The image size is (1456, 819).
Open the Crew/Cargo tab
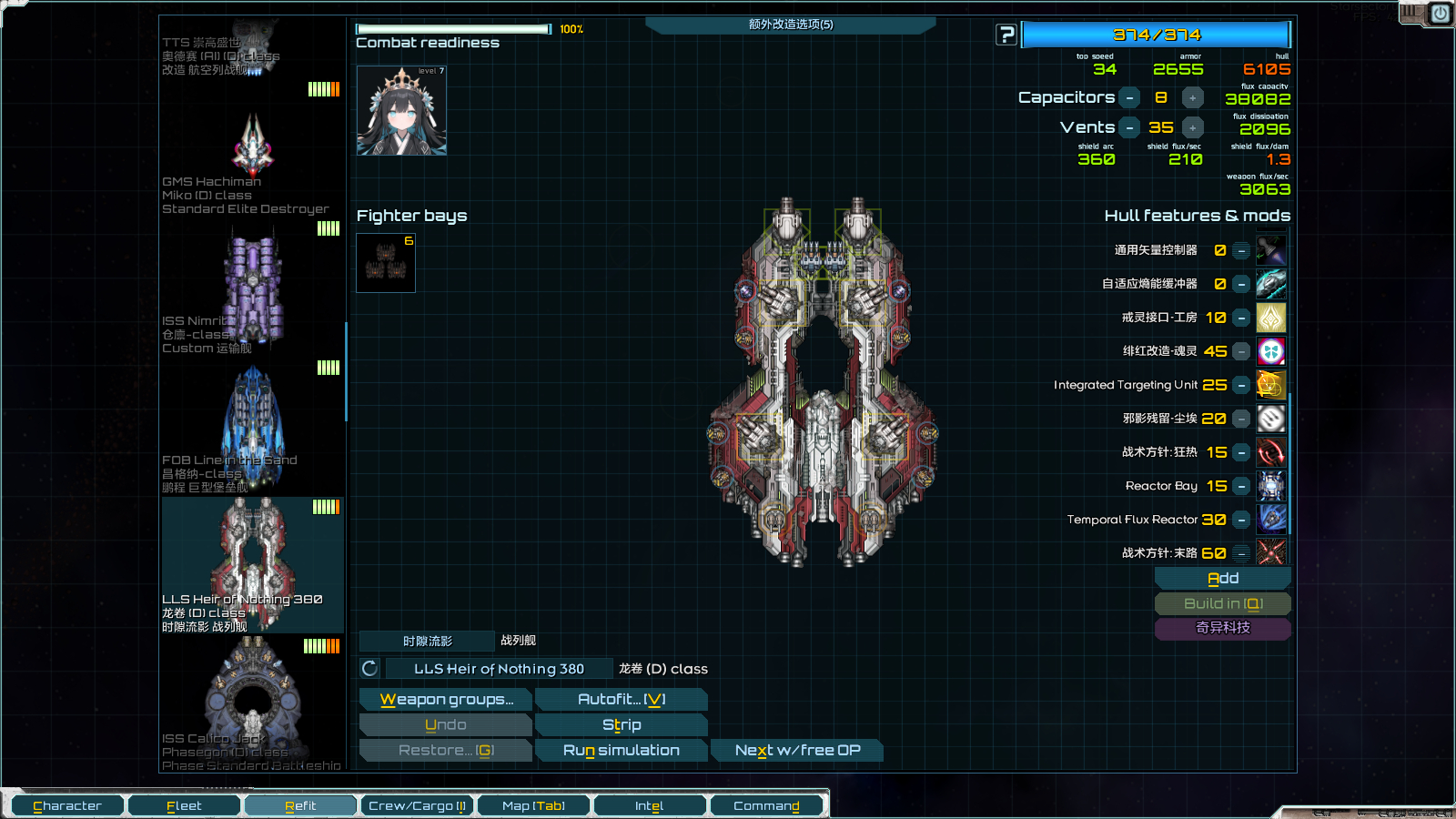tap(417, 805)
